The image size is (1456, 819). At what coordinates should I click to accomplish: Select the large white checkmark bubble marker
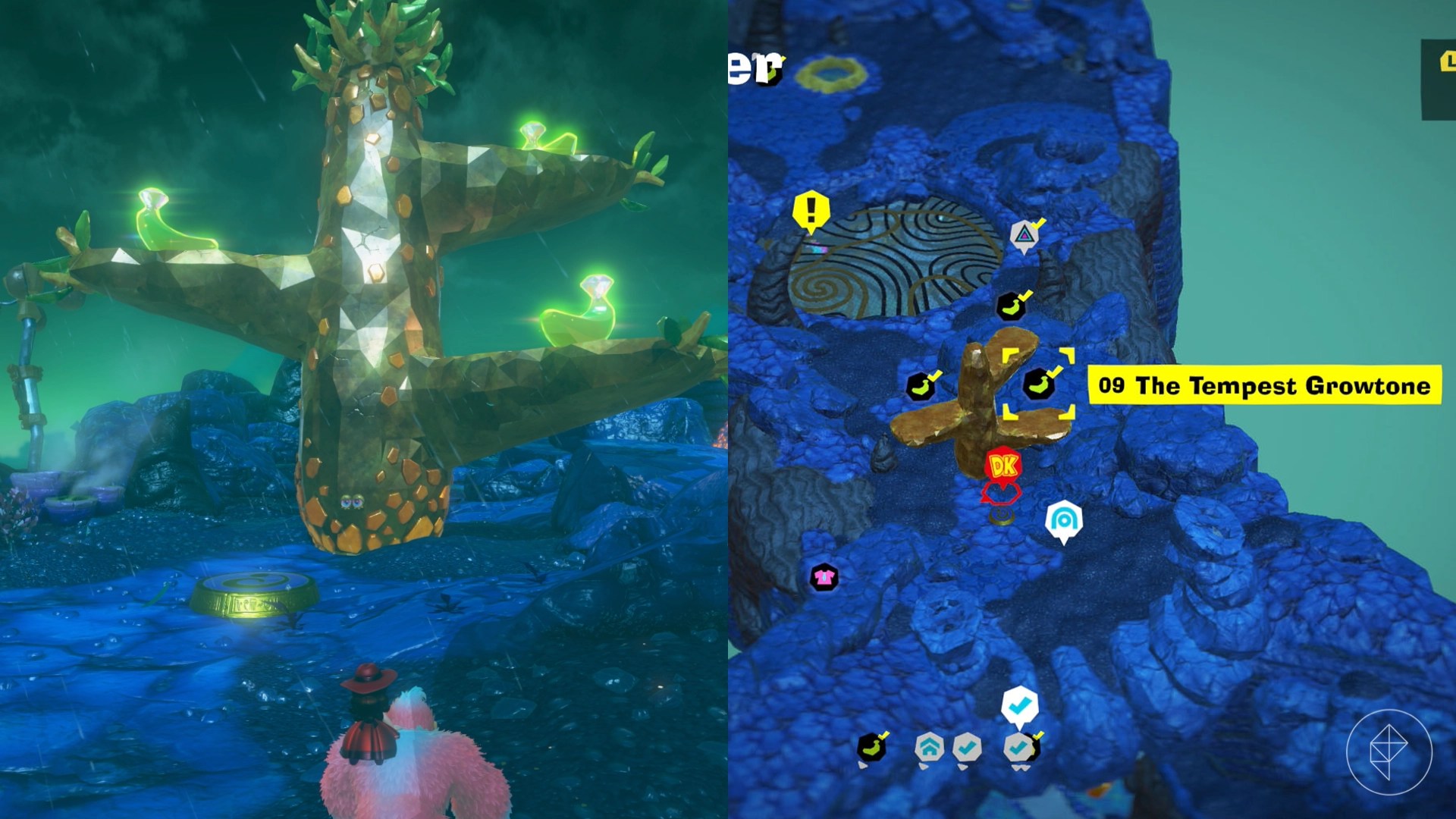pyautogui.click(x=1019, y=705)
